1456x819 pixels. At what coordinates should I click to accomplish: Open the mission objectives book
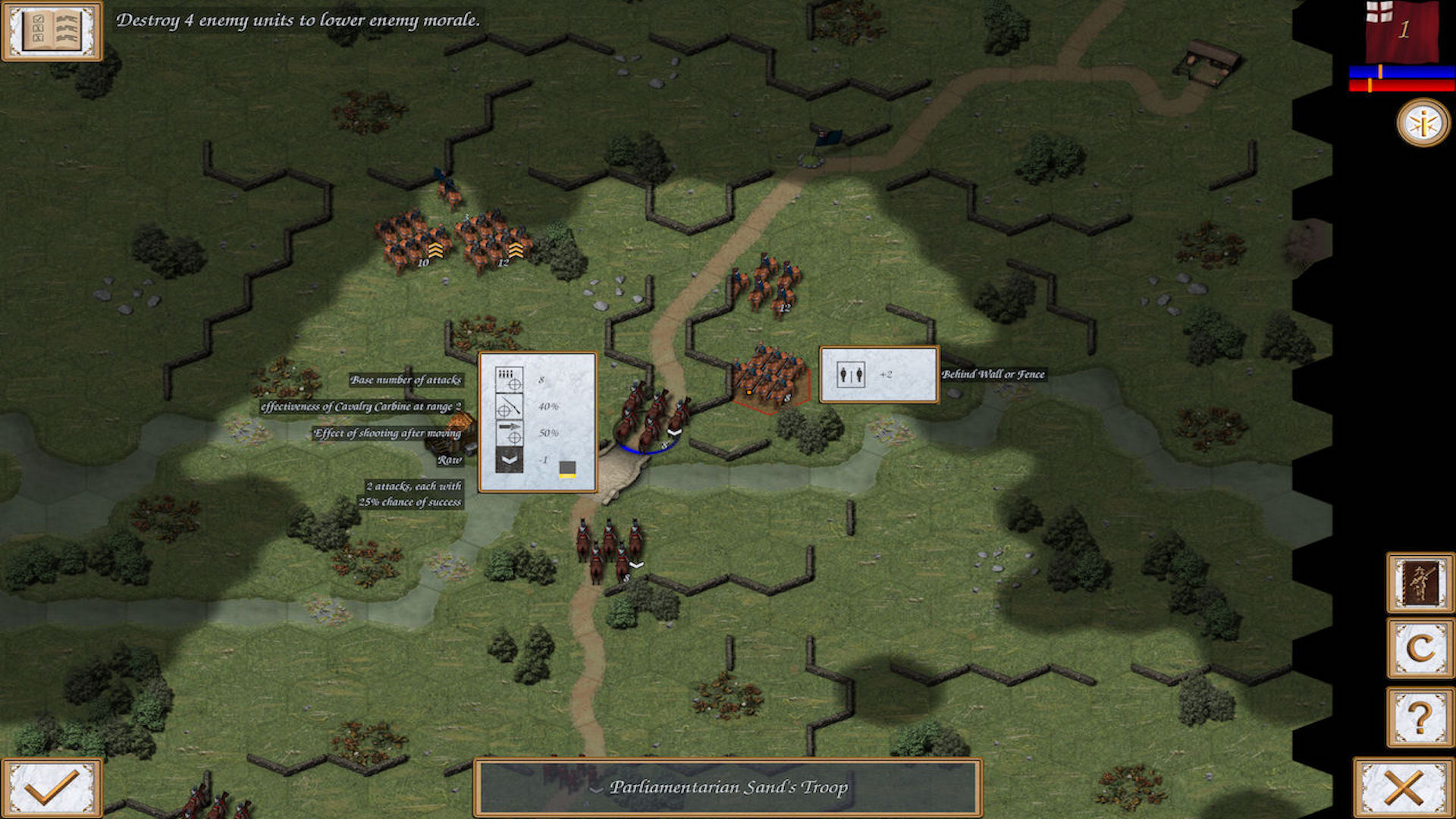53,34
